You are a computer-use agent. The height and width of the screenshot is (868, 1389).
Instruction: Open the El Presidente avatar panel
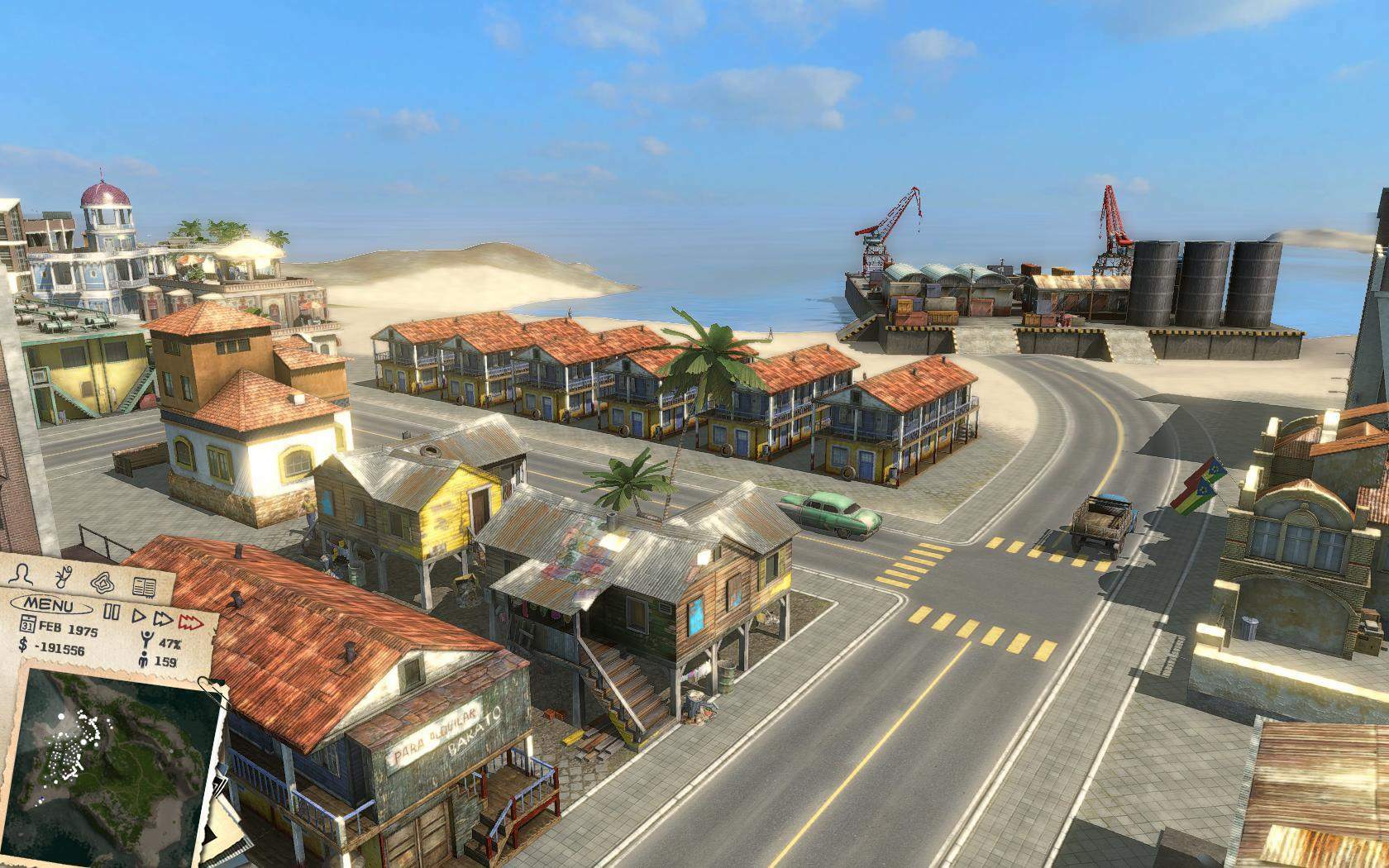(x=23, y=575)
